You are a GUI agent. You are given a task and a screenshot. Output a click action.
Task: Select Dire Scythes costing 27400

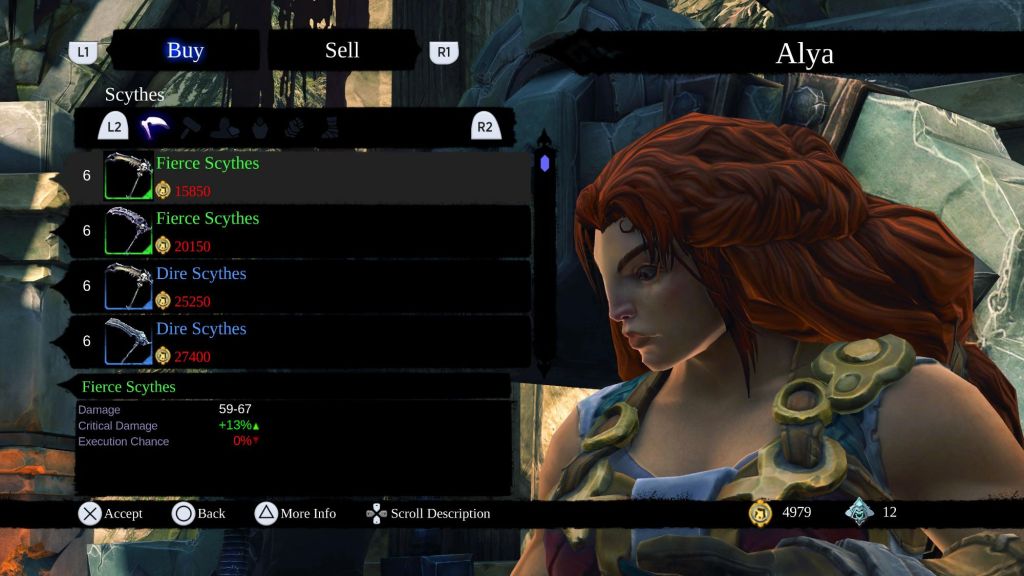pos(300,341)
